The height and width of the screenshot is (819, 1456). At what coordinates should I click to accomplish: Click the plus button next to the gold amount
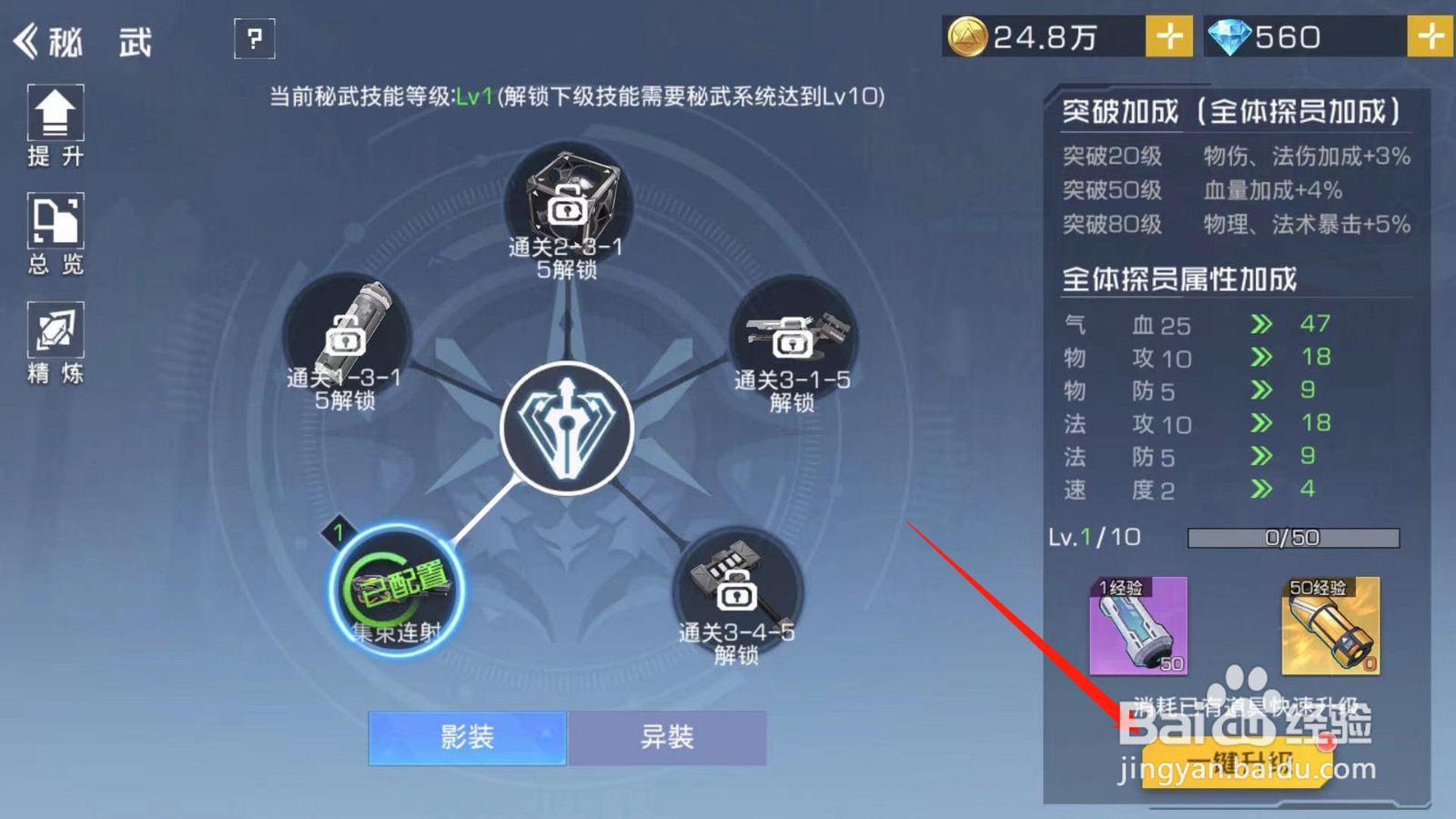(x=1168, y=37)
